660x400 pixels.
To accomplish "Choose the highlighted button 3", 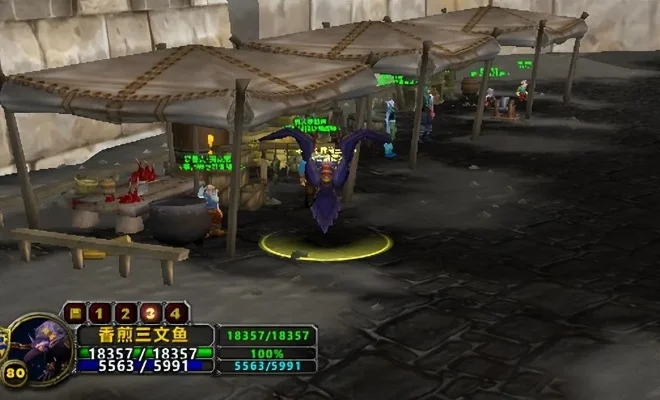I will pyautogui.click(x=150, y=313).
